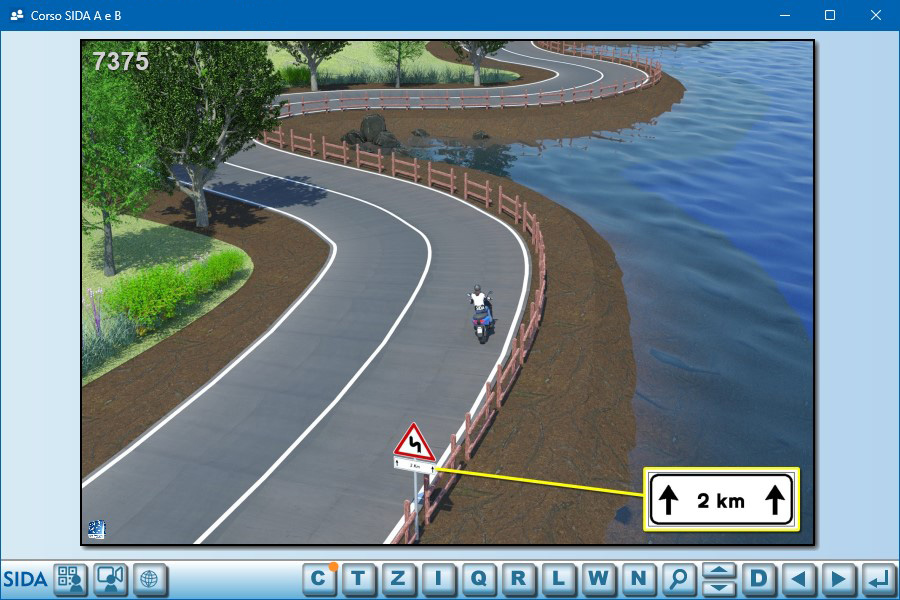Open the globe web icon
Viewport: 900px width, 600px height.
[x=149, y=579]
